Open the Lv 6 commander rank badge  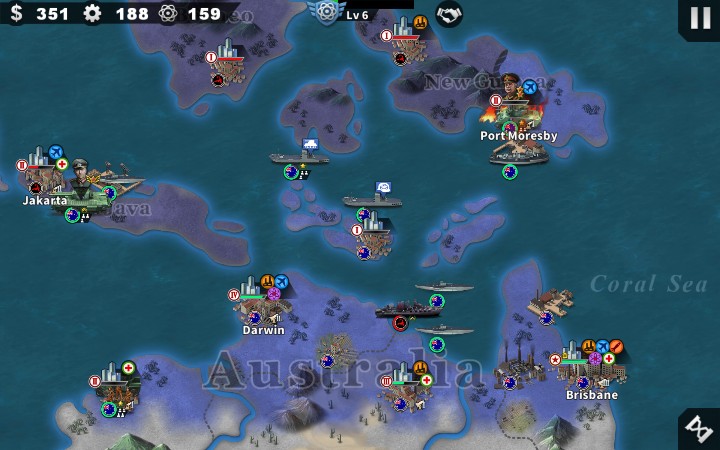326,12
